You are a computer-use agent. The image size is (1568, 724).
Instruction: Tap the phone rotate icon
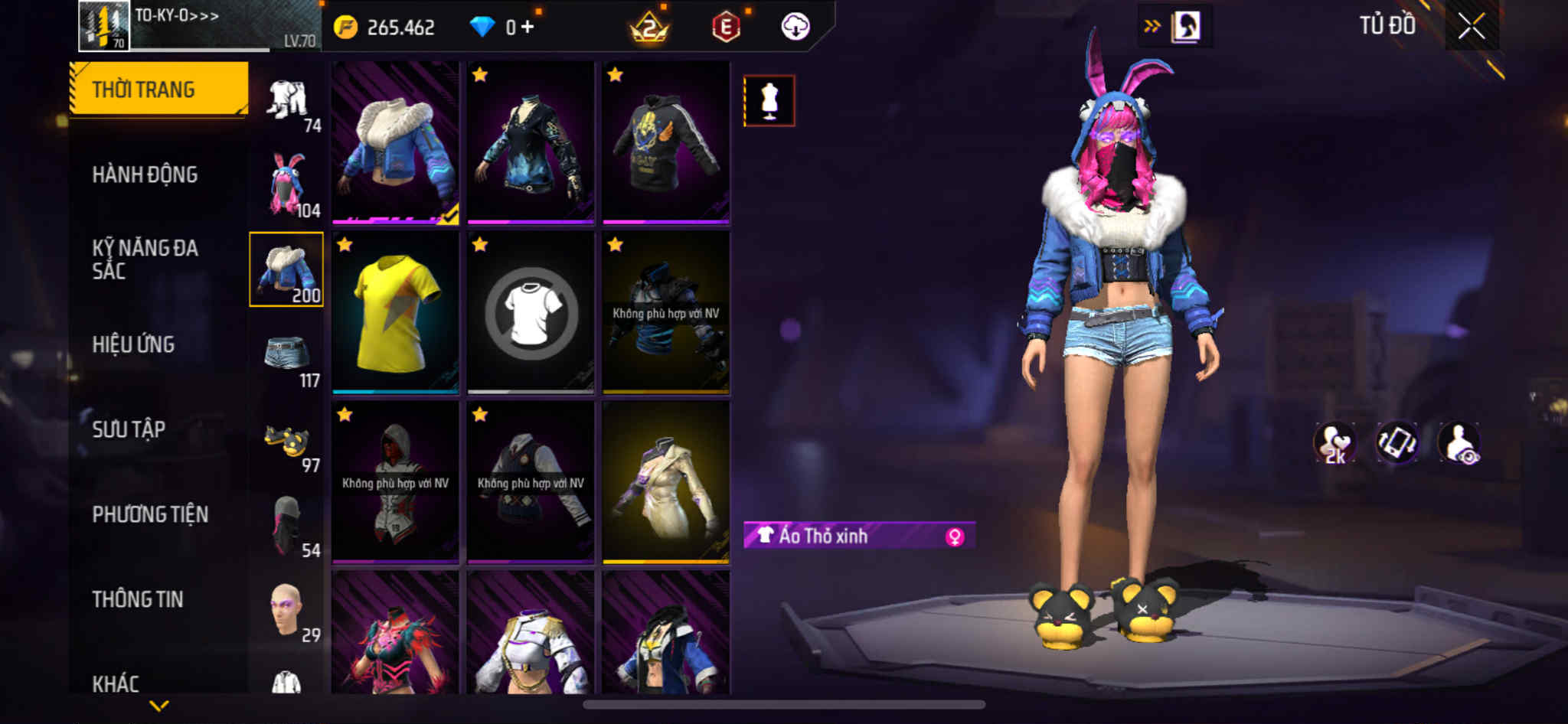[1396, 442]
